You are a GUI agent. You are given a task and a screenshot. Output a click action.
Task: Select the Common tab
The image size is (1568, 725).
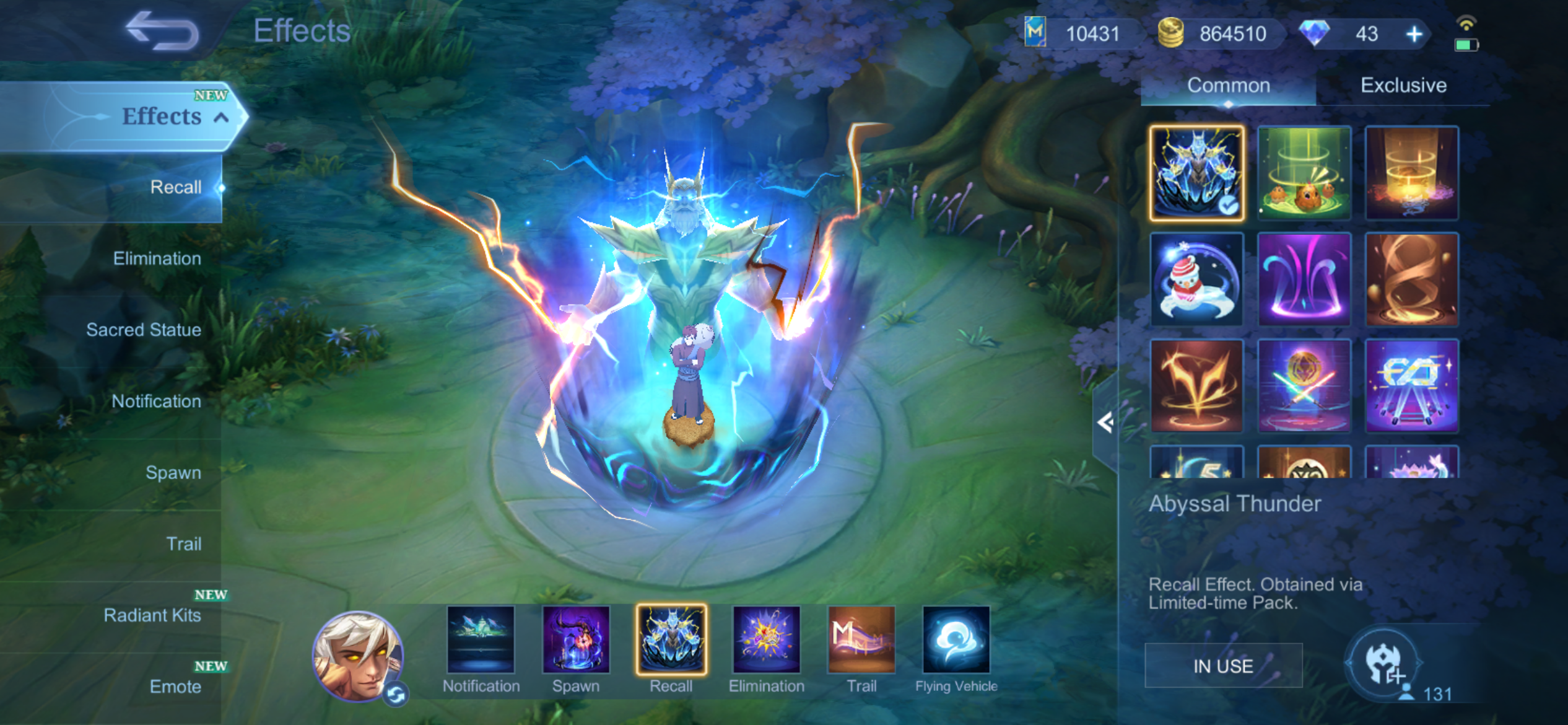[1228, 86]
